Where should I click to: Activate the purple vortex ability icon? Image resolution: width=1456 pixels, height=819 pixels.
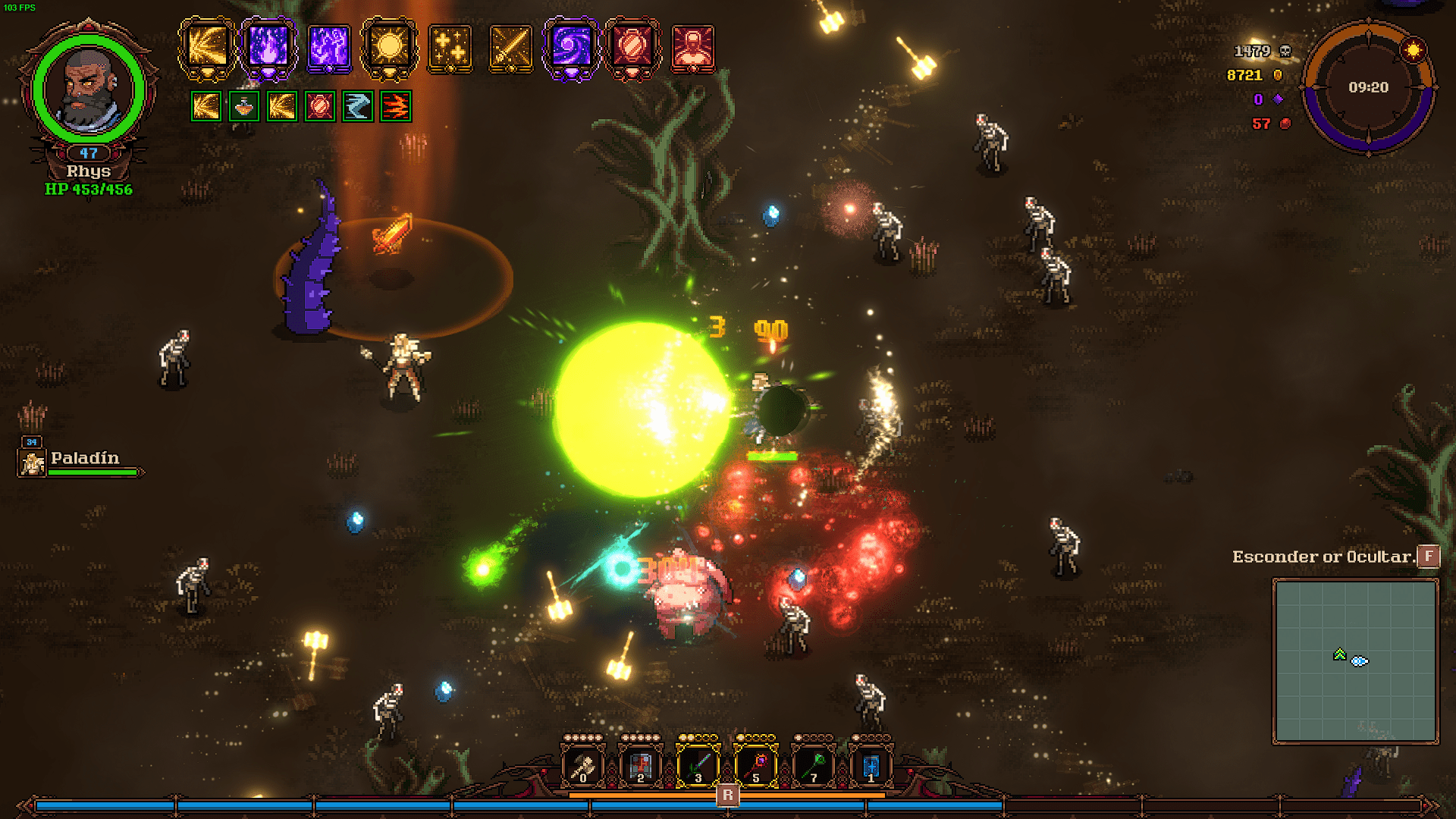(x=570, y=47)
